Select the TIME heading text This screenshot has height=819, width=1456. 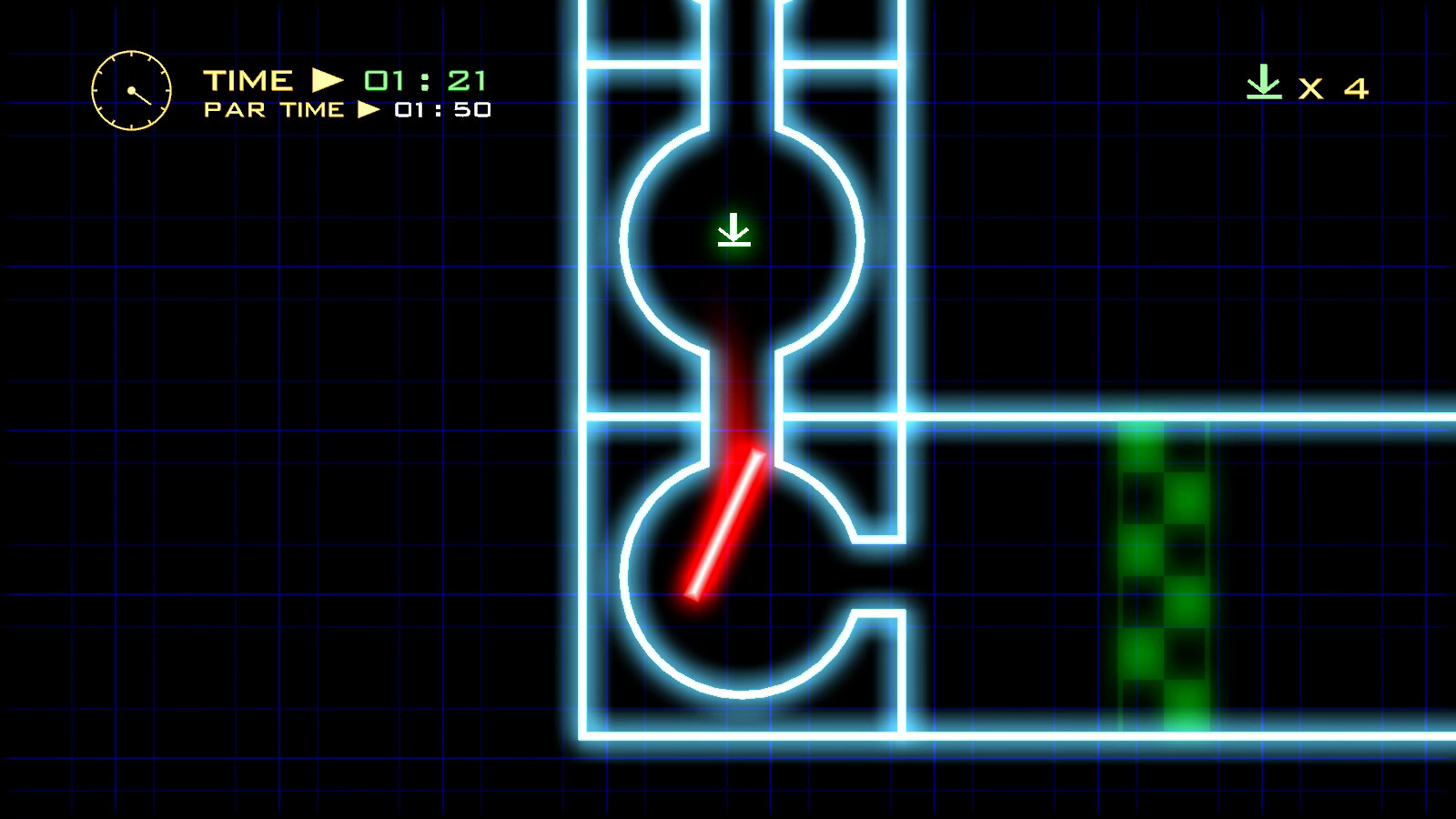(x=246, y=79)
